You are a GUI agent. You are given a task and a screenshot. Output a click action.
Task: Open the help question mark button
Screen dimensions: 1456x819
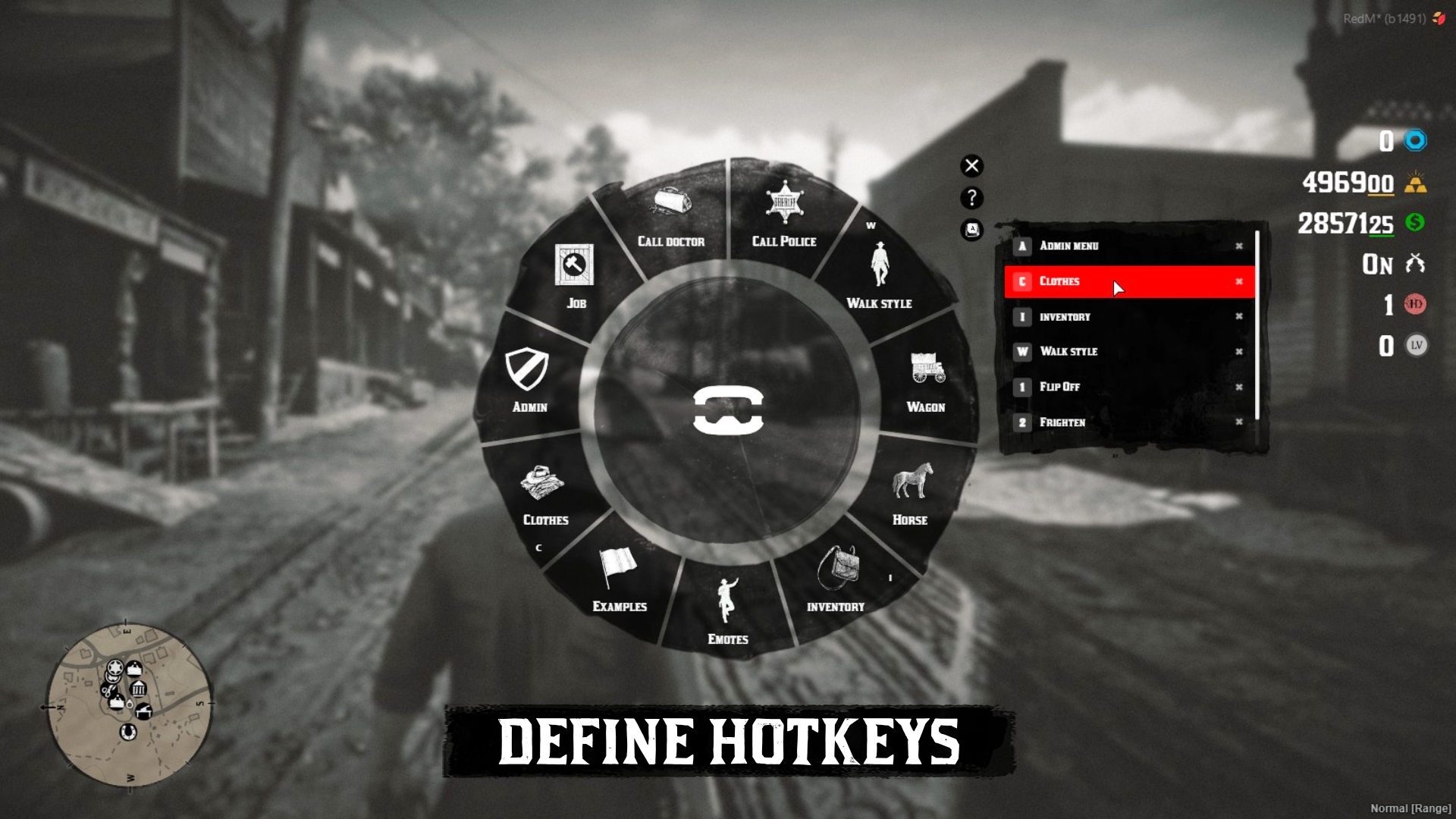[971, 198]
